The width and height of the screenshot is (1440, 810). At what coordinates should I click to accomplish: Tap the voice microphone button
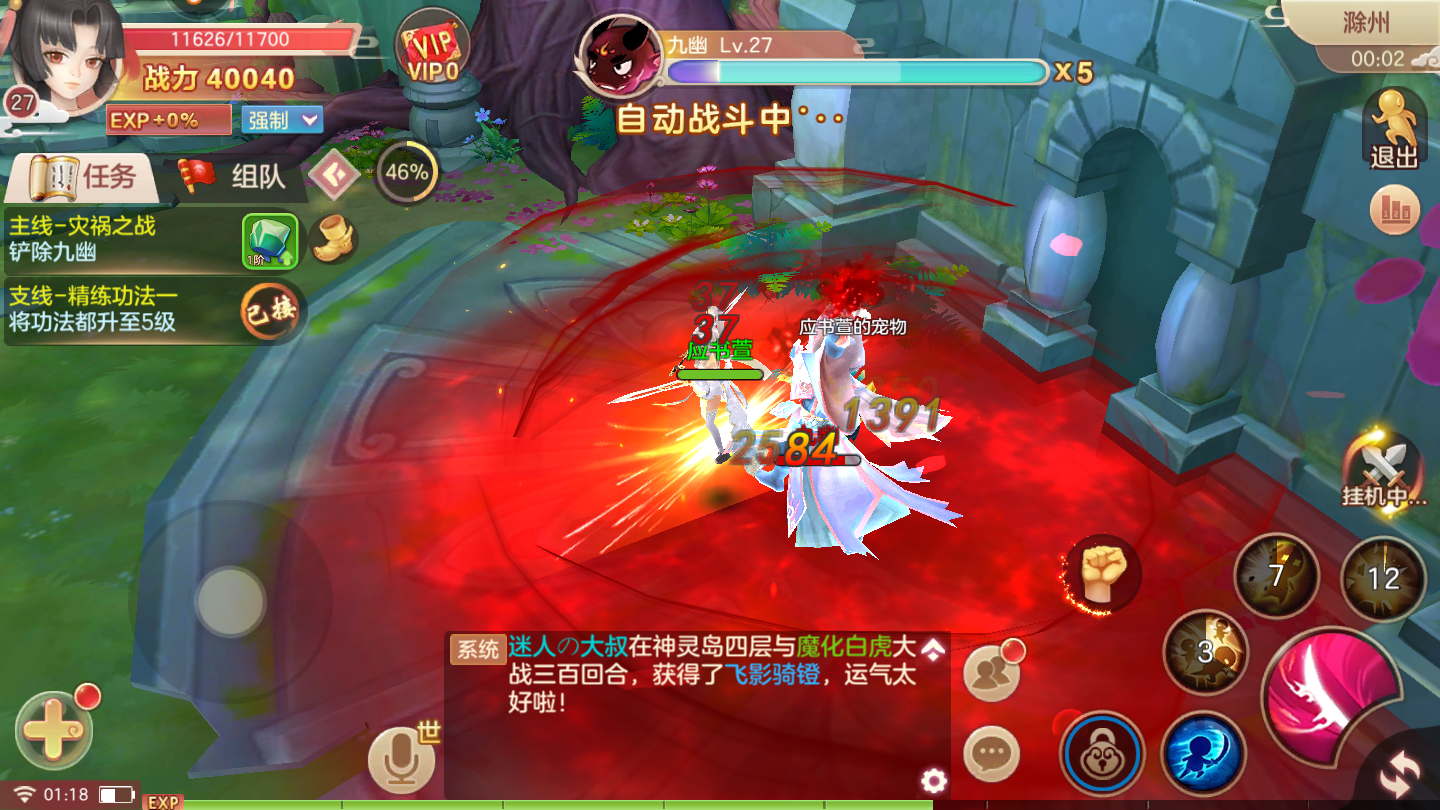coord(402,760)
